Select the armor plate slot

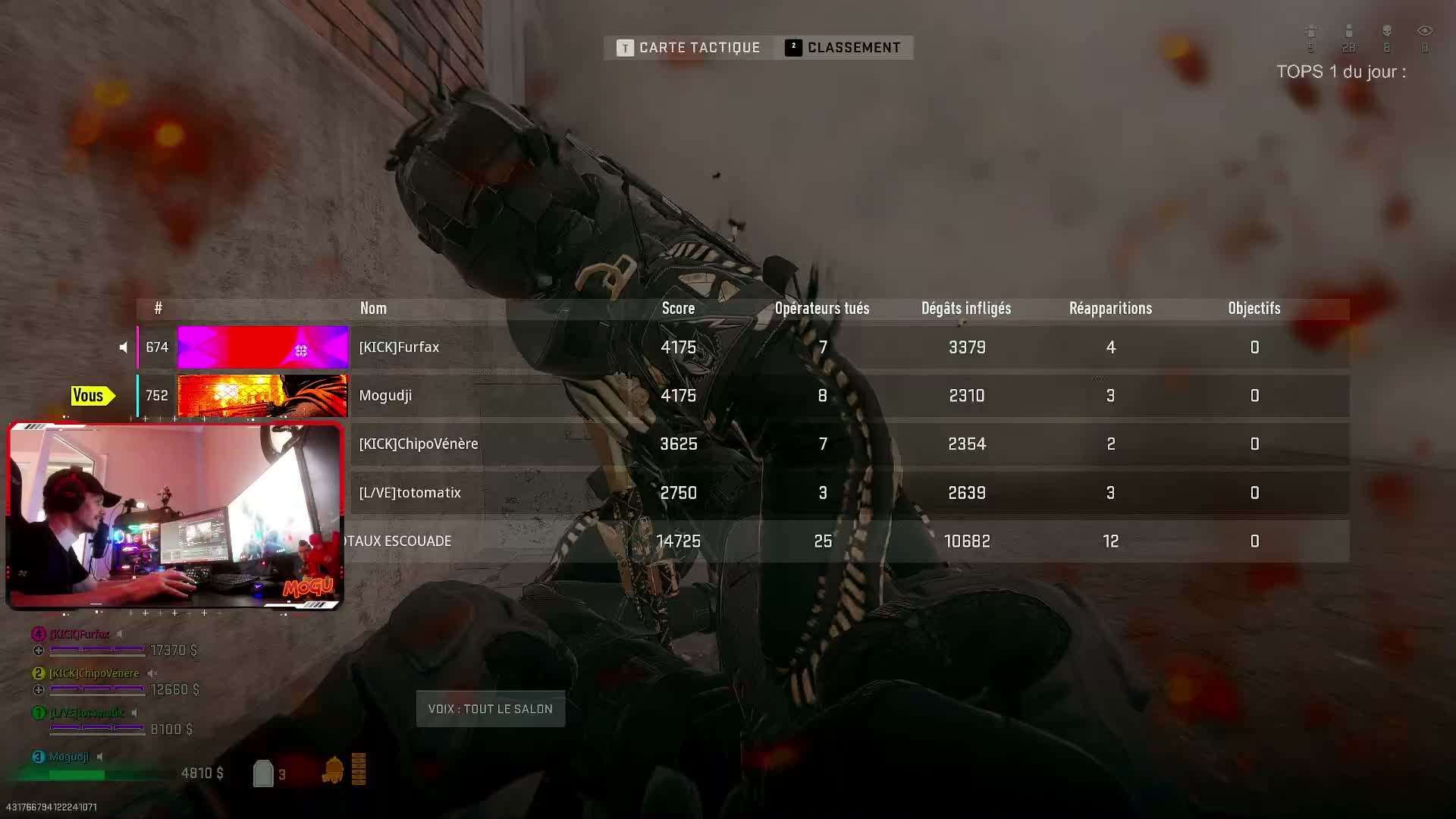tap(263, 773)
